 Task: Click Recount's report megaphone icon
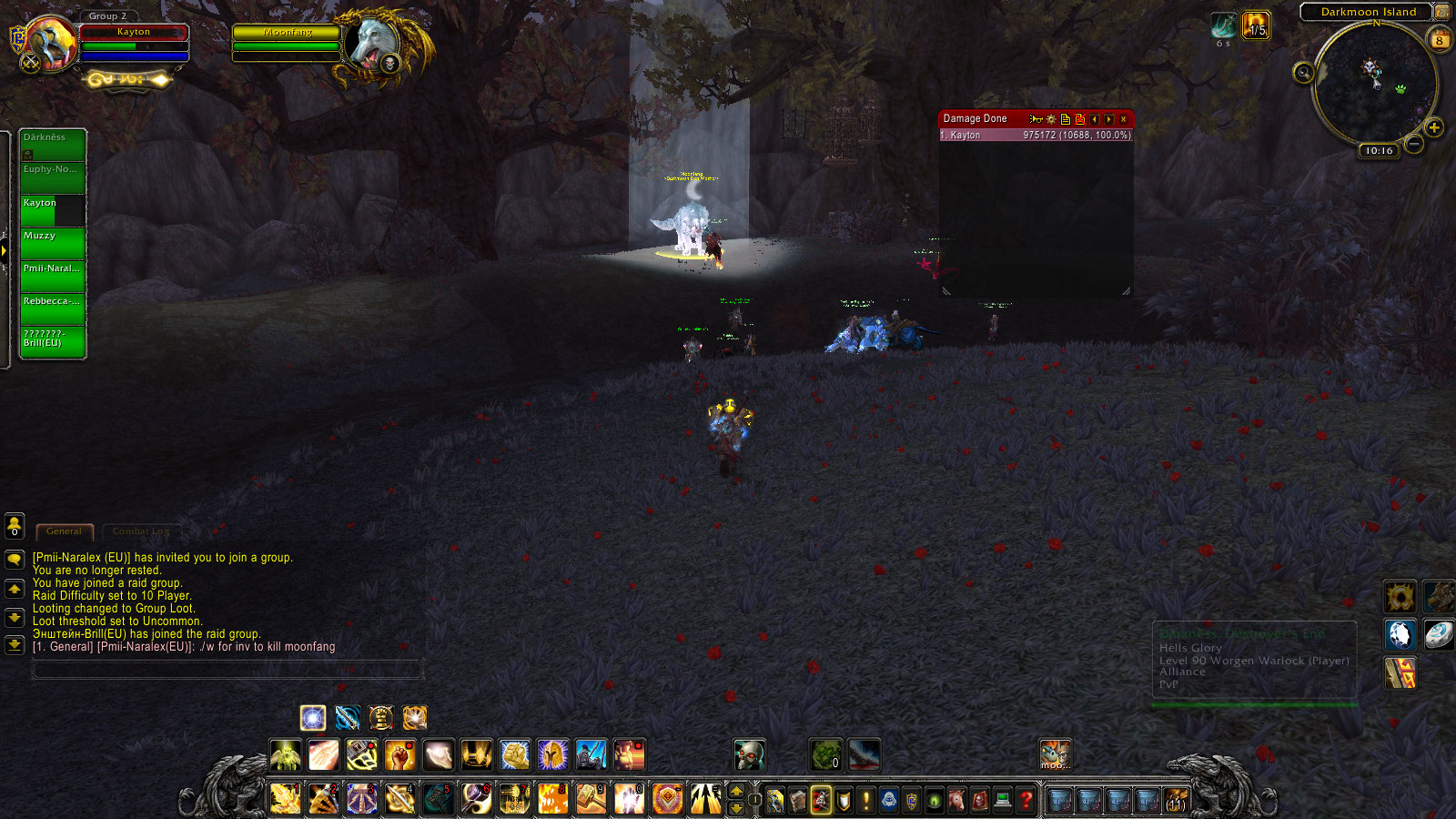1036,119
